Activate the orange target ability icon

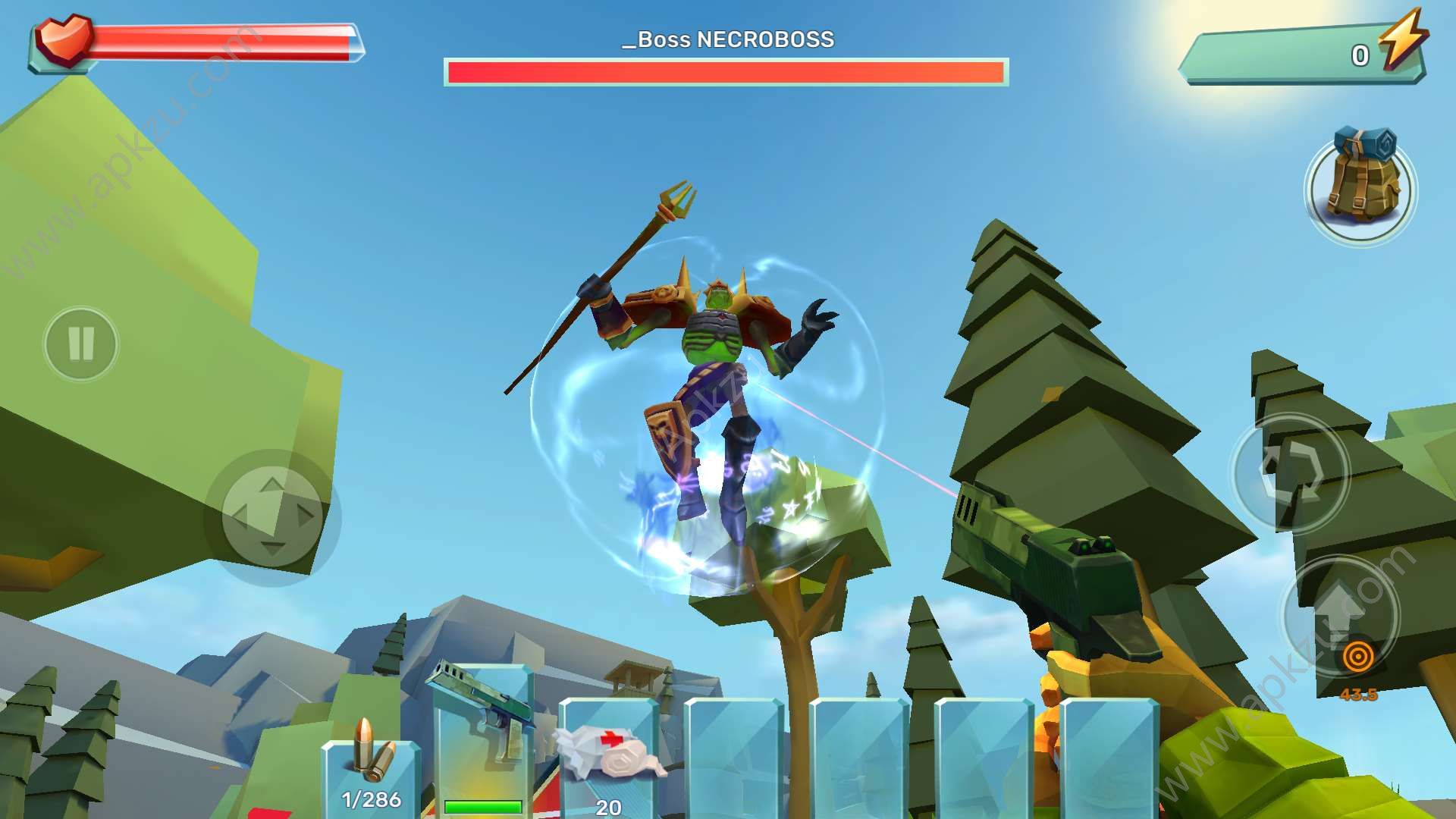pyautogui.click(x=1357, y=657)
